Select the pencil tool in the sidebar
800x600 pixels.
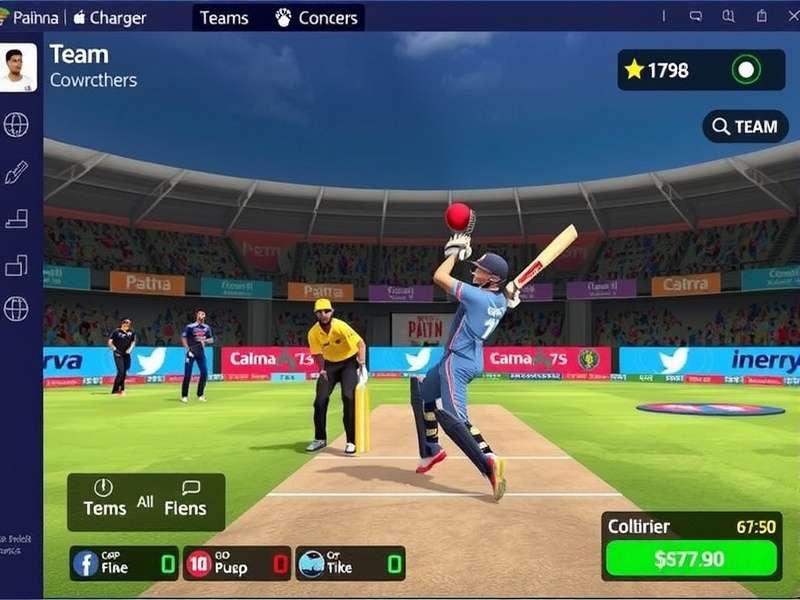pyautogui.click(x=16, y=172)
